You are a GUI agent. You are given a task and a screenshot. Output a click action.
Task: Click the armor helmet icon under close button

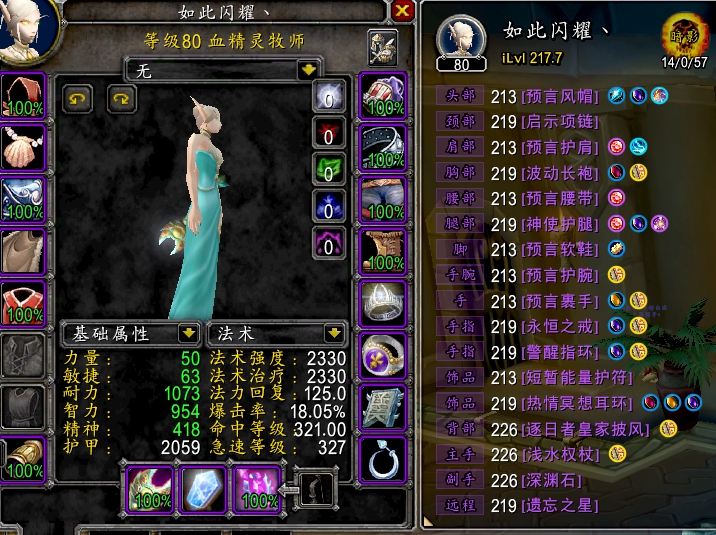tap(382, 44)
